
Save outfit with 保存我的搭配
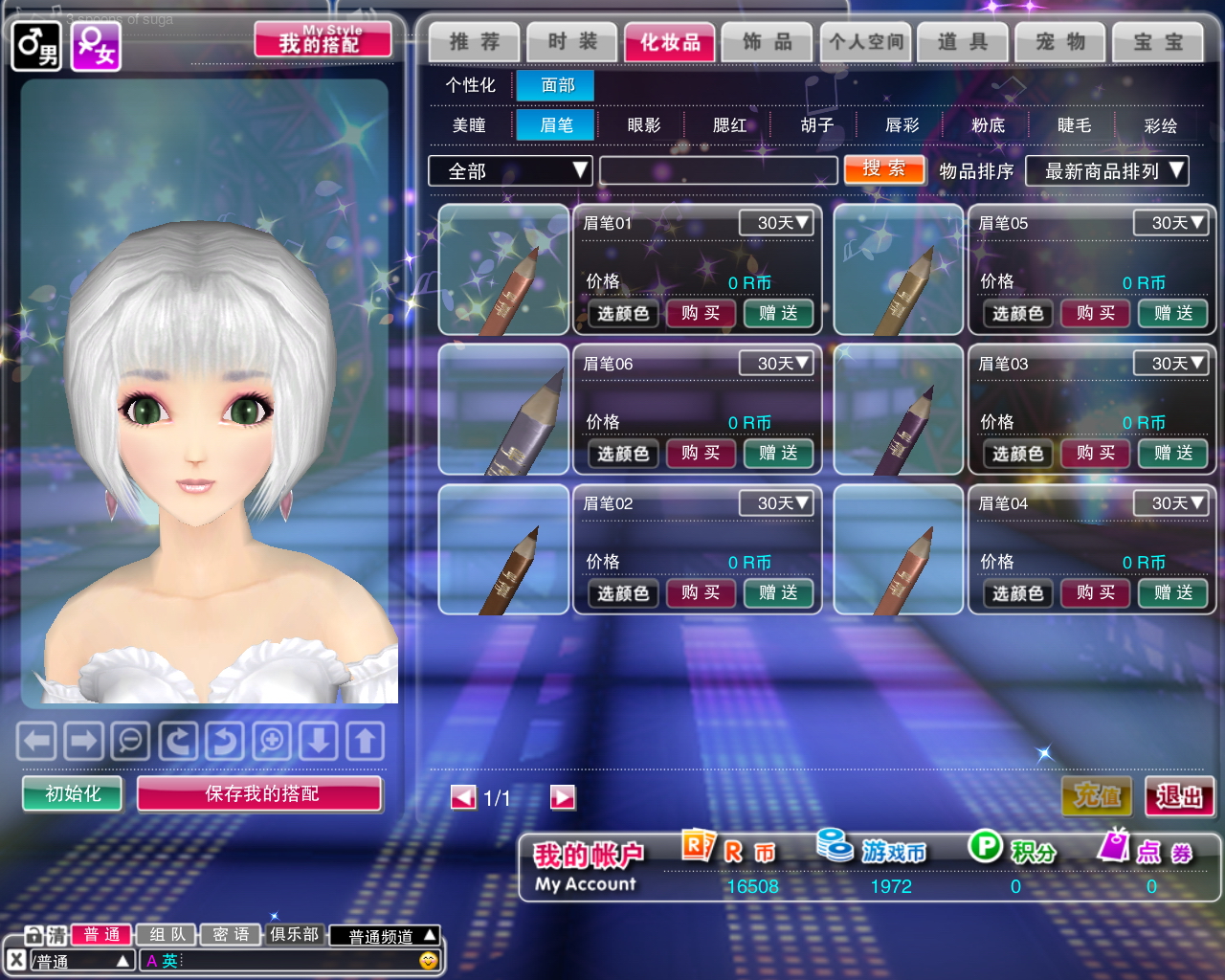pyautogui.click(x=260, y=793)
